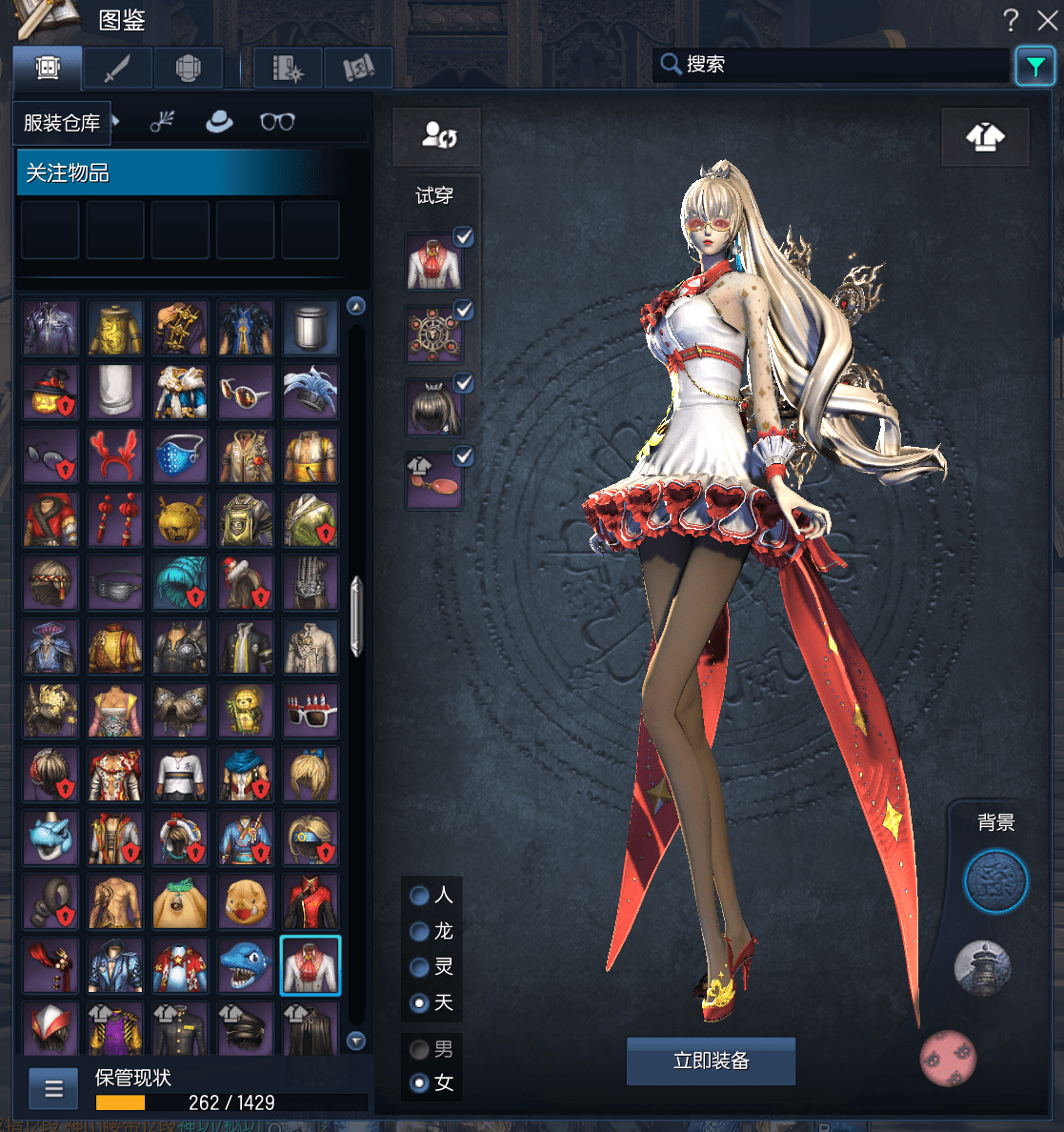This screenshot has height=1132, width=1064.
Task: Uncheck the white outfit try-on slot
Action: (464, 237)
